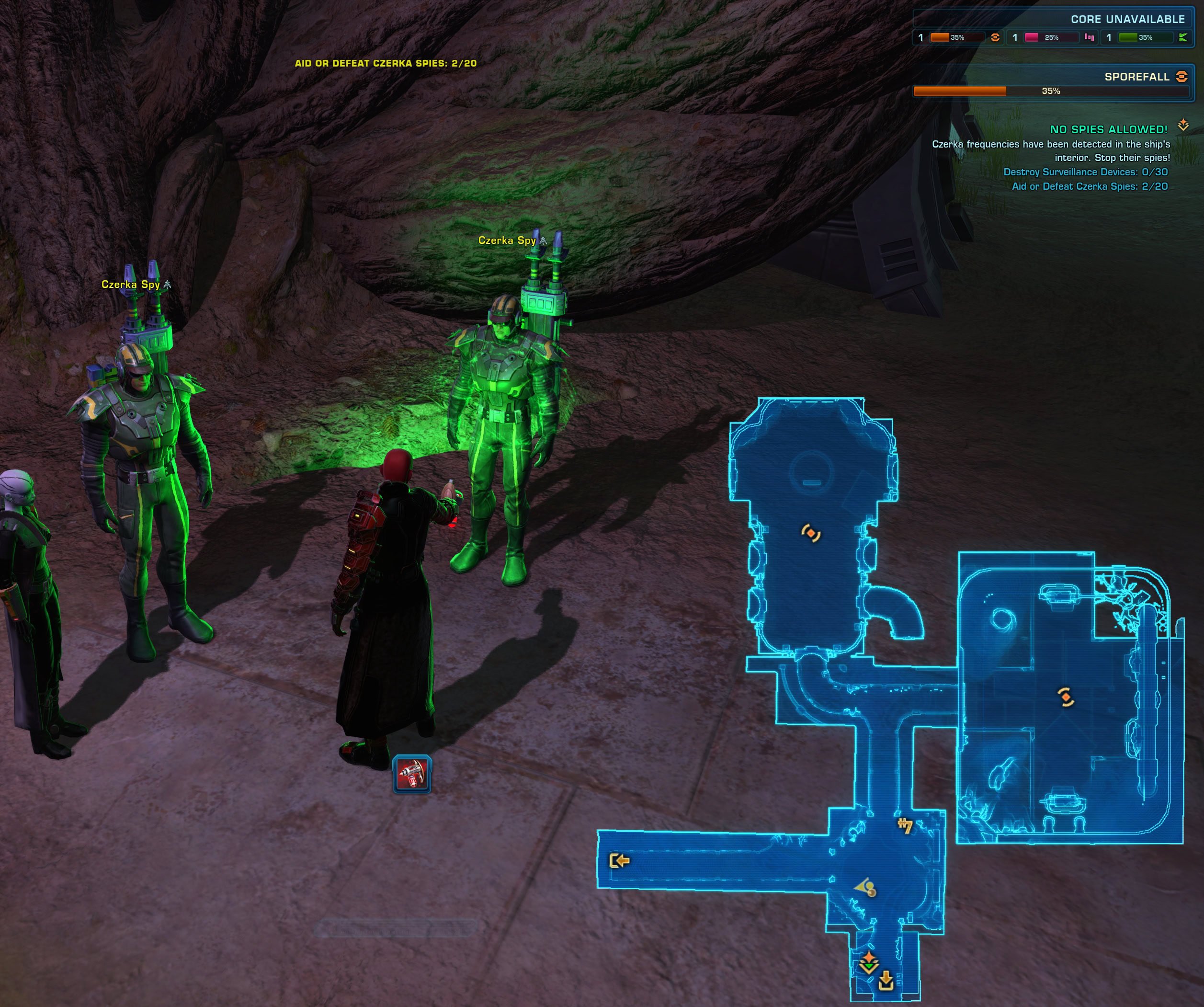This screenshot has height=1007, width=1204.
Task: Select the center Czerka Spy nameplate
Action: pos(507,241)
